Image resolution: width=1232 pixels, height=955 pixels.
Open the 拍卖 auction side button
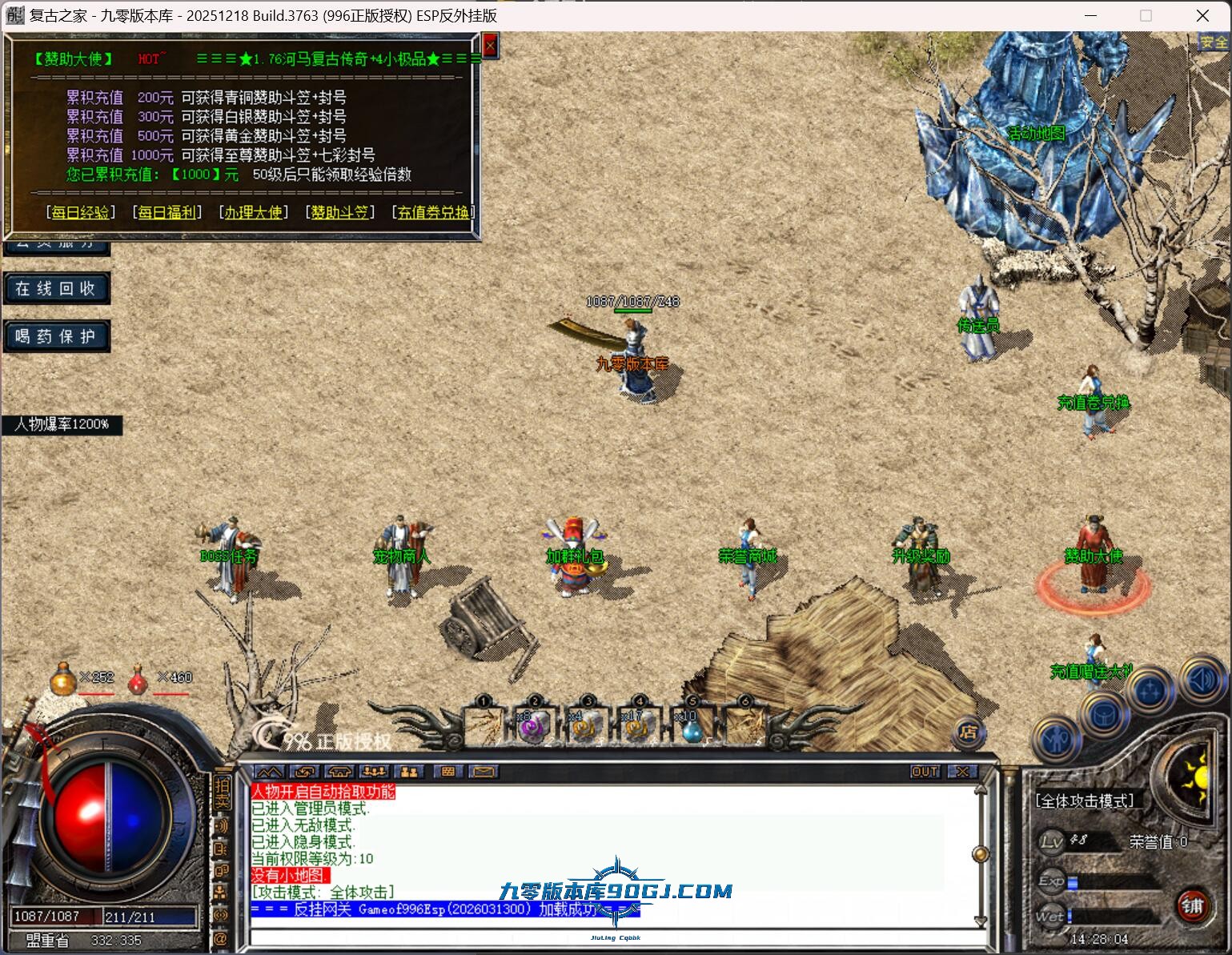point(222,792)
